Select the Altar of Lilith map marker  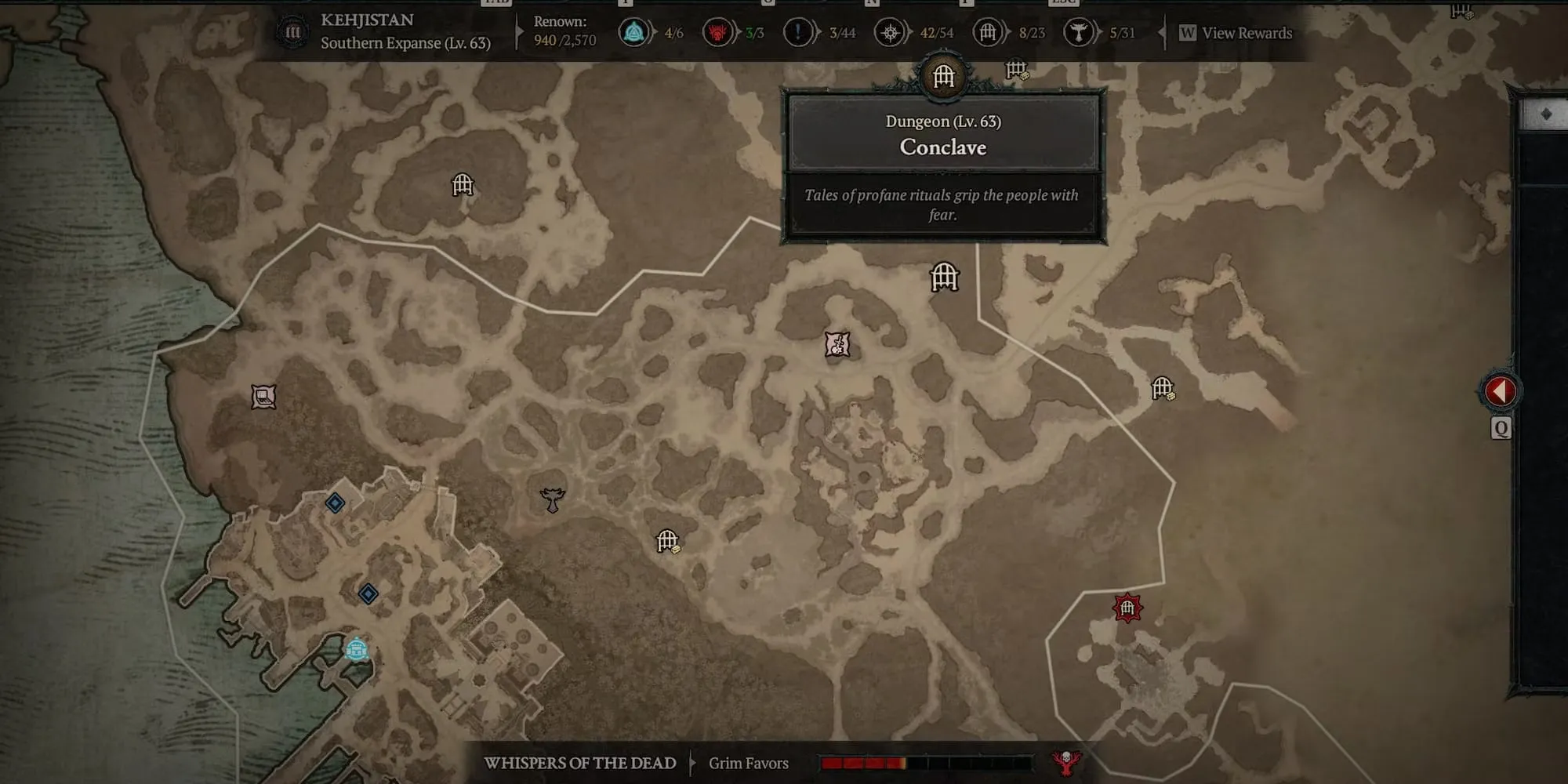click(x=552, y=499)
